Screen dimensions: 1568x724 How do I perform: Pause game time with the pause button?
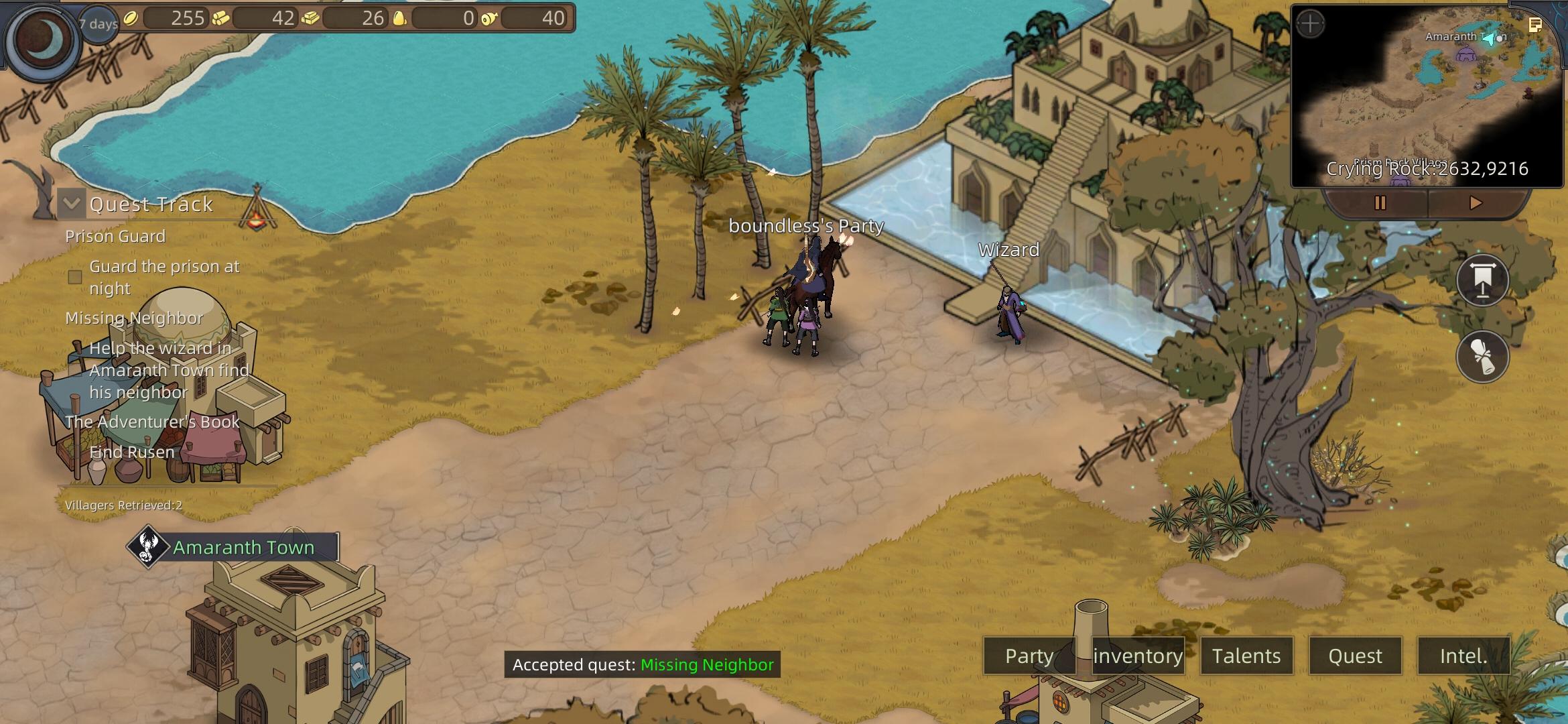1380,202
